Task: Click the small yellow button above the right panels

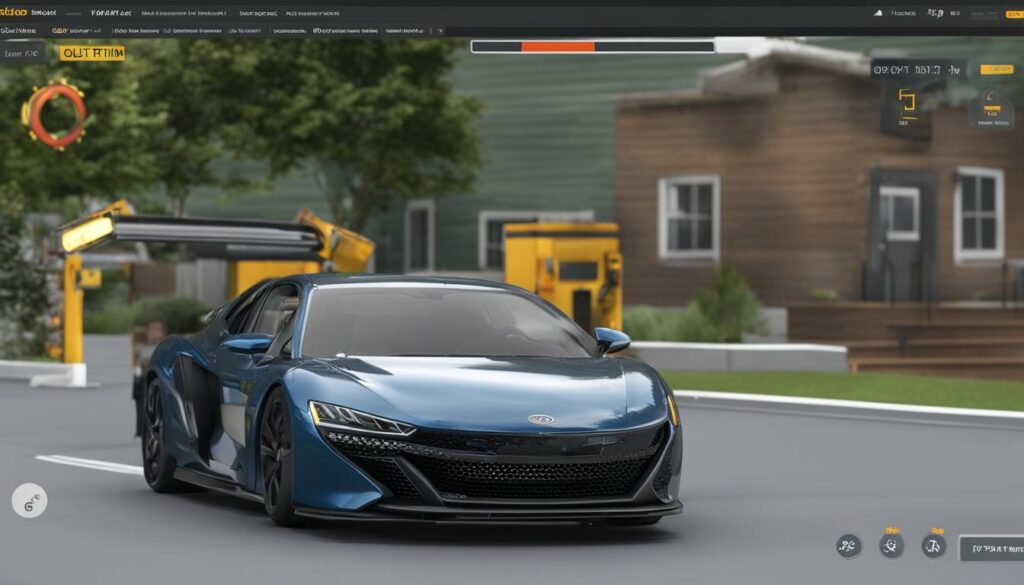Action: pyautogui.click(x=996, y=70)
